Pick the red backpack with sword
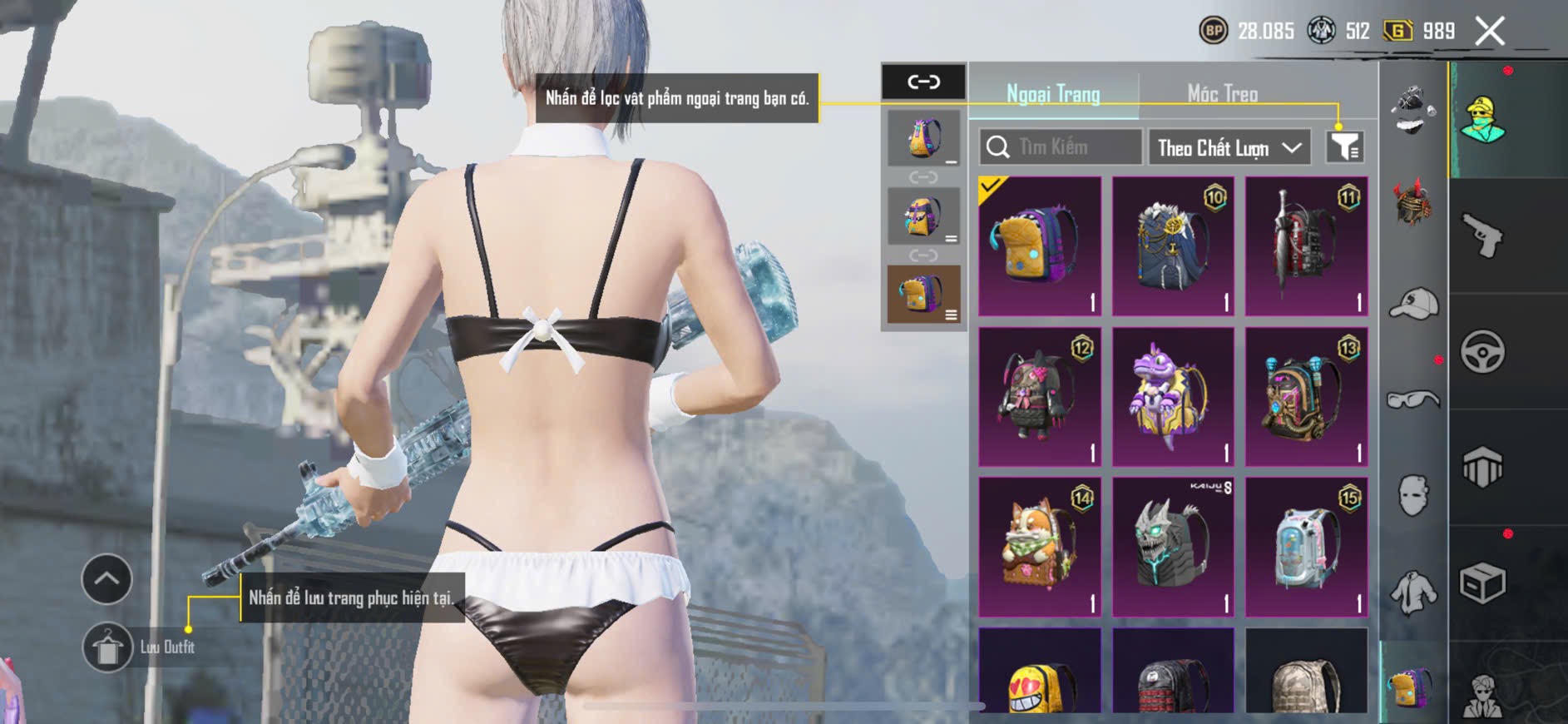The width and height of the screenshot is (1568, 724). tap(1306, 246)
